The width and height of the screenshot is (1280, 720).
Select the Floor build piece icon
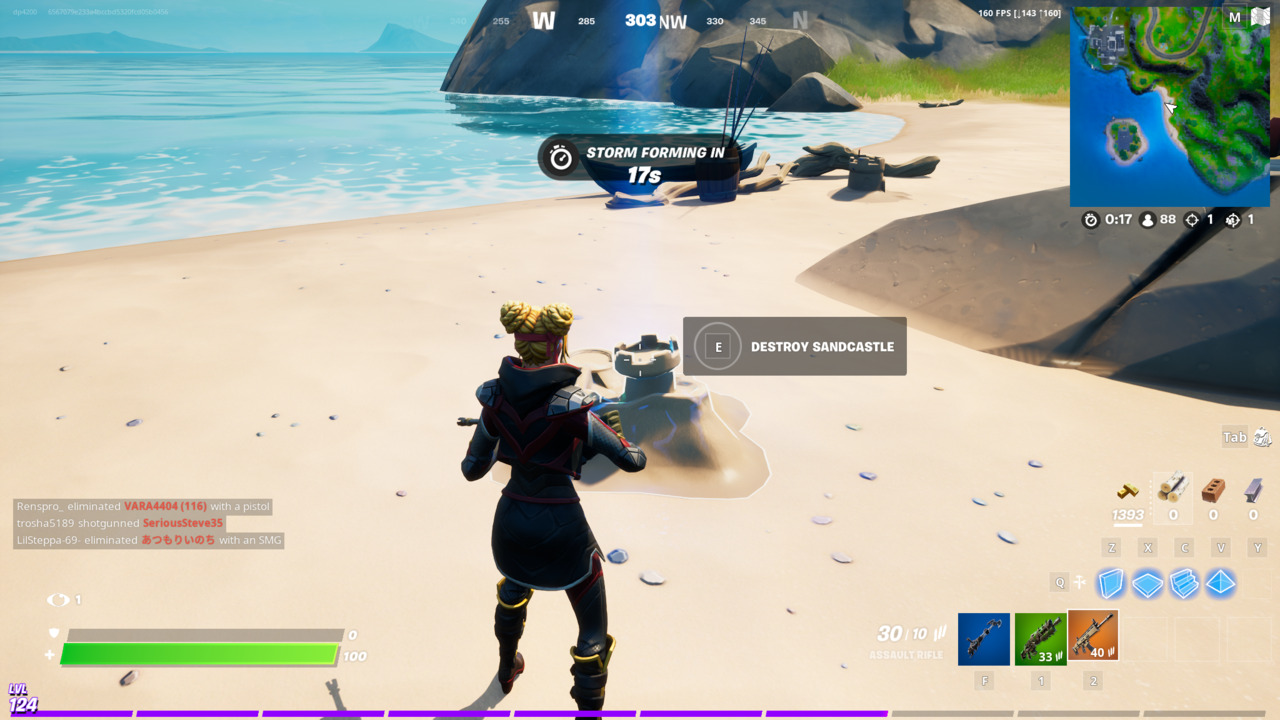click(x=1147, y=583)
